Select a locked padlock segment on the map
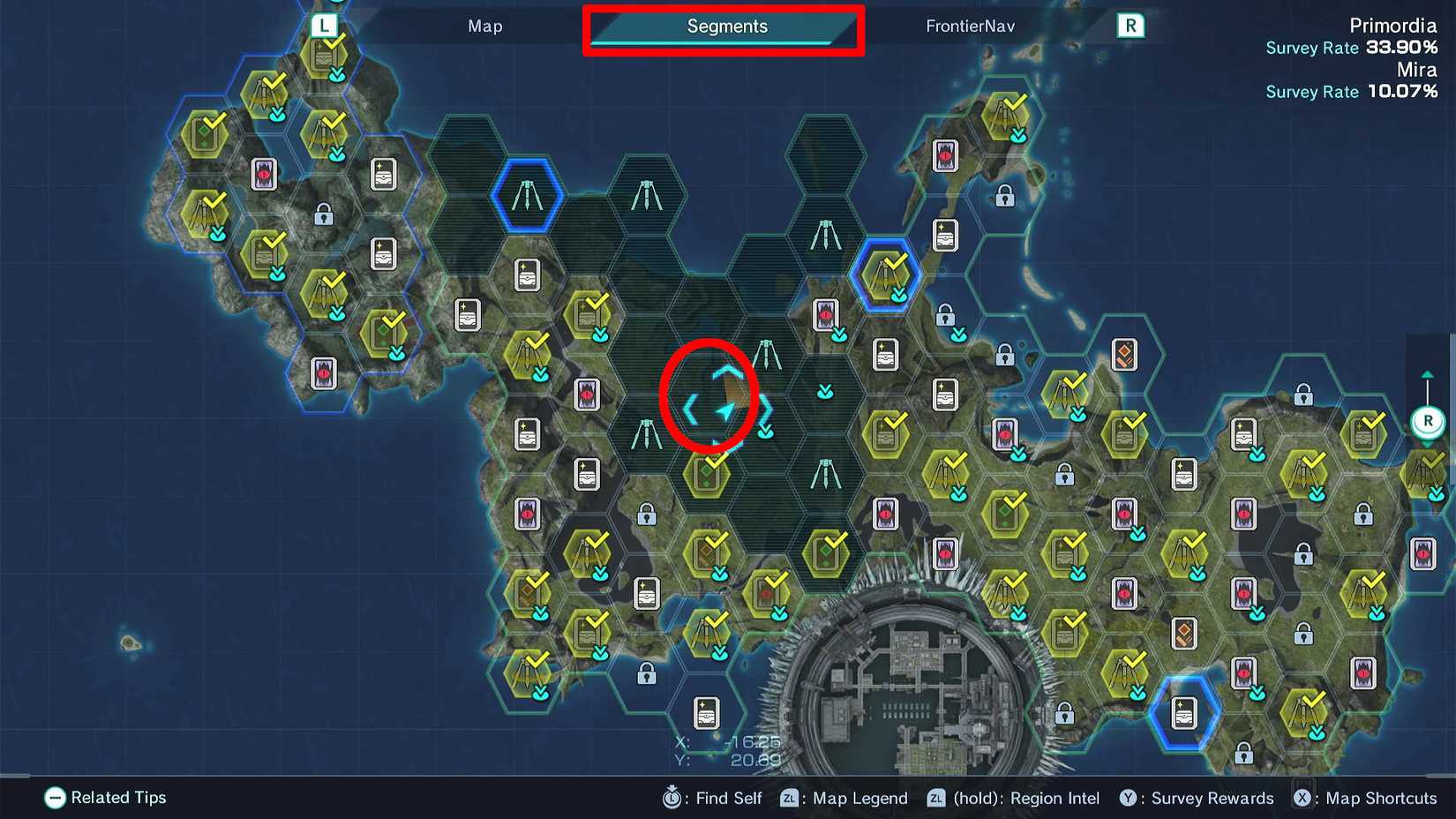1456x819 pixels. point(1004,198)
